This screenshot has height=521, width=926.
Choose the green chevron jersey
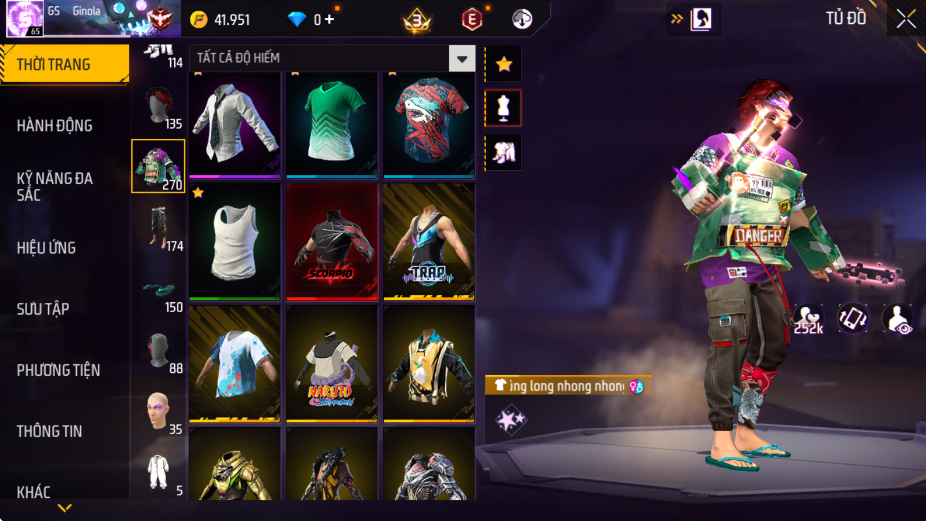pos(332,123)
